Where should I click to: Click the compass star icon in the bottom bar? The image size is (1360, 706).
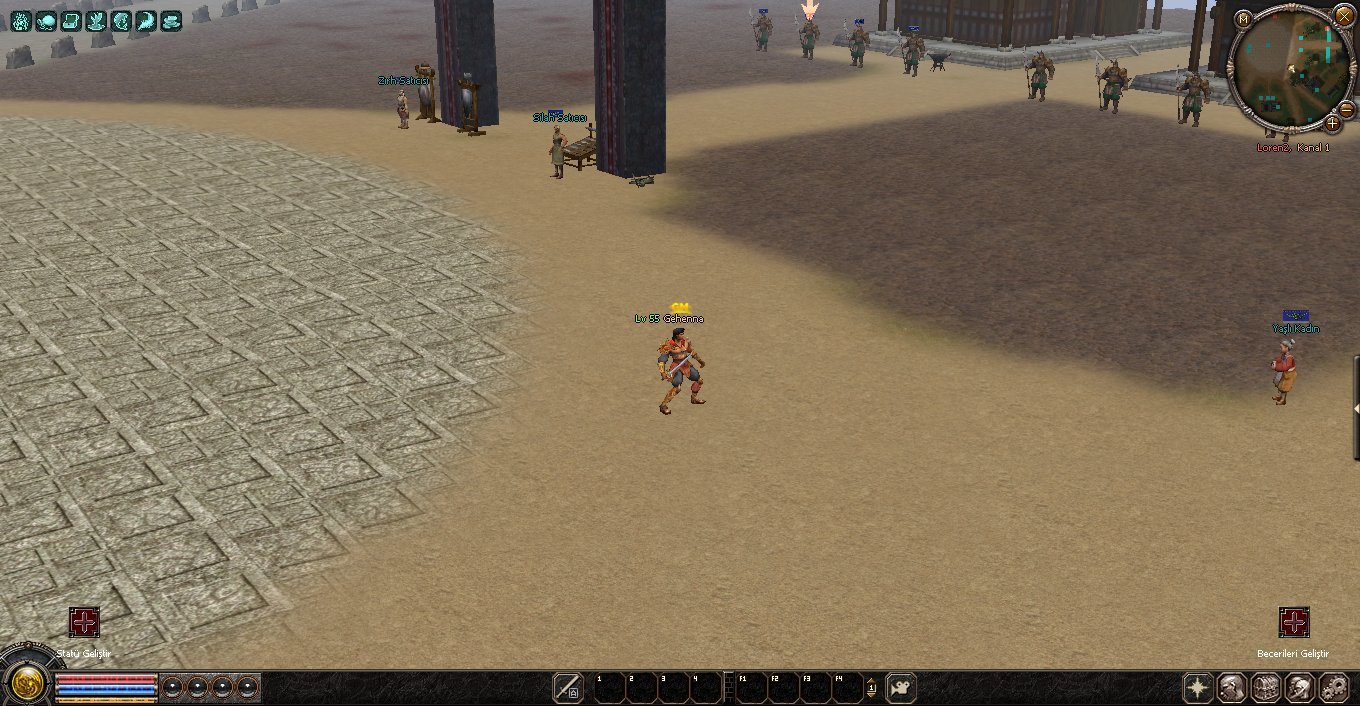[1198, 687]
